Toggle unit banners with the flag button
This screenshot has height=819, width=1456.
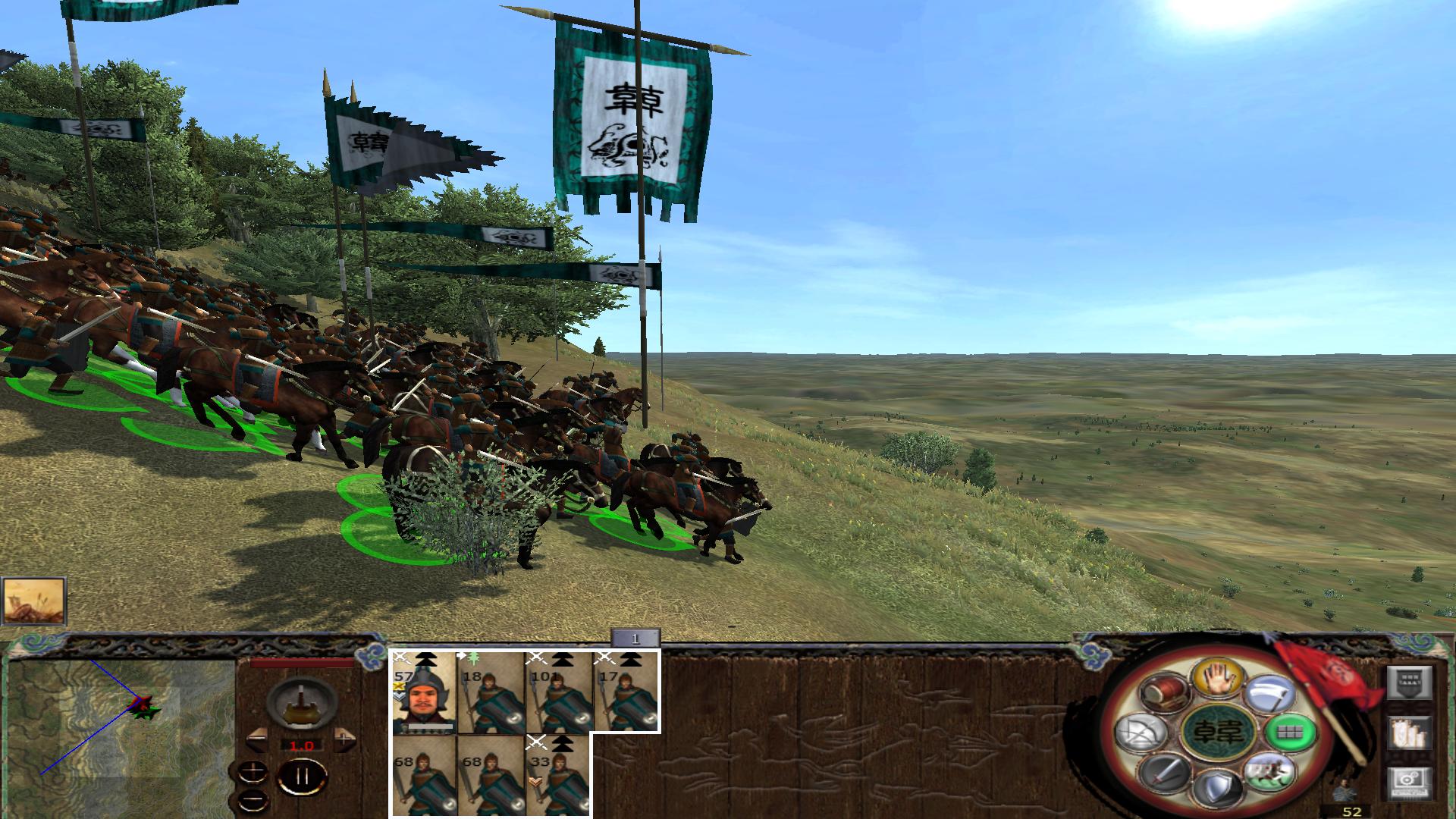pos(1410,733)
